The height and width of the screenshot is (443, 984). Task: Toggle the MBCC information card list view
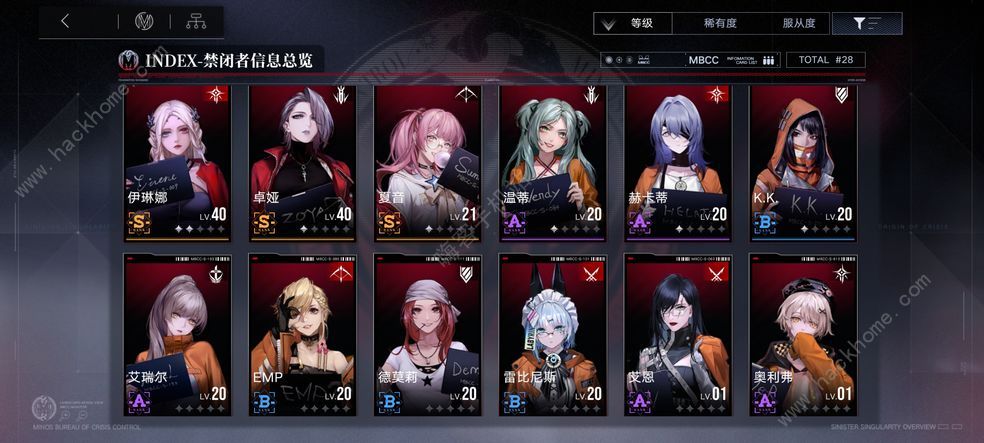point(732,60)
